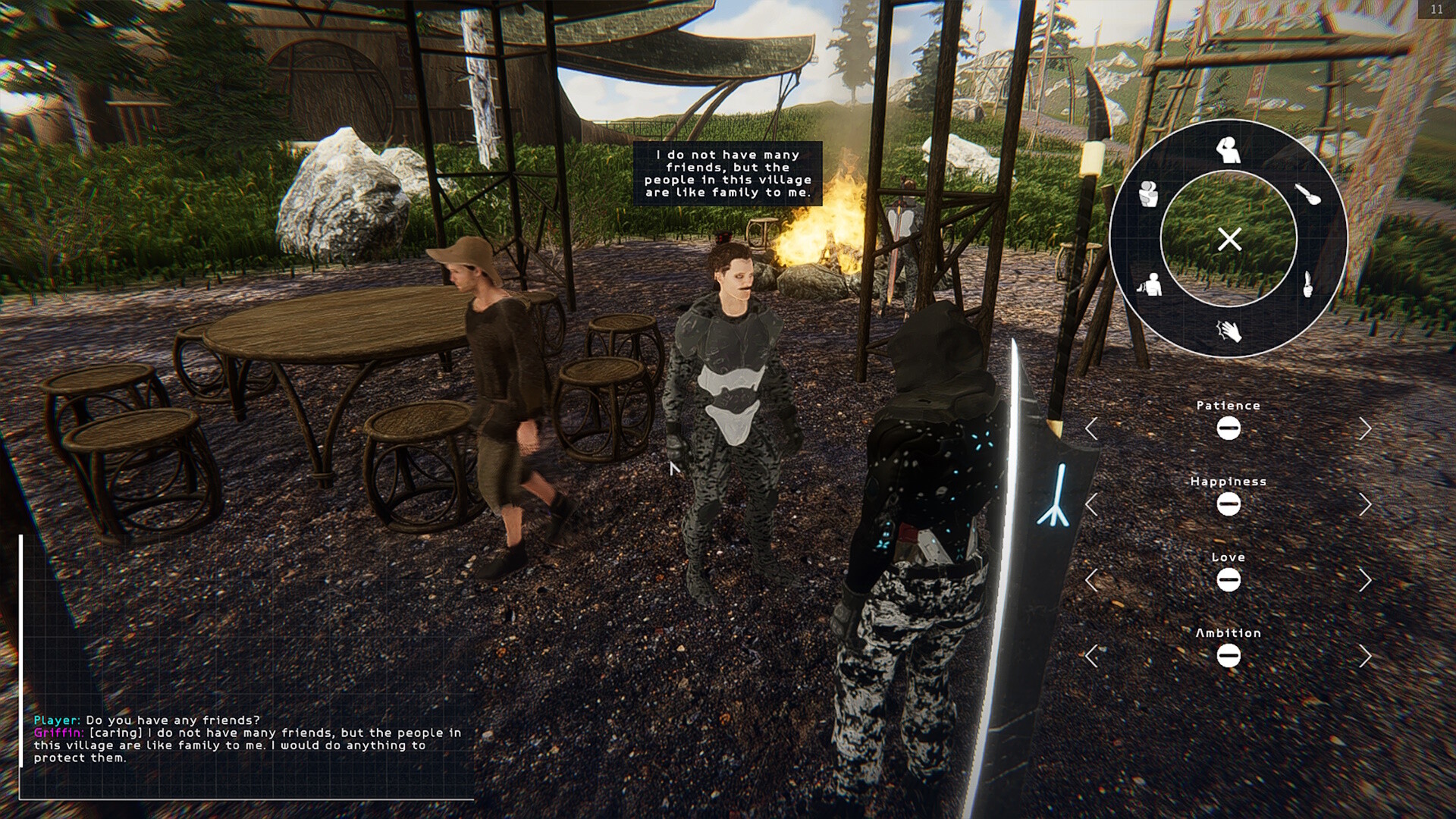Decrease Patience with the left chevron

(1092, 427)
